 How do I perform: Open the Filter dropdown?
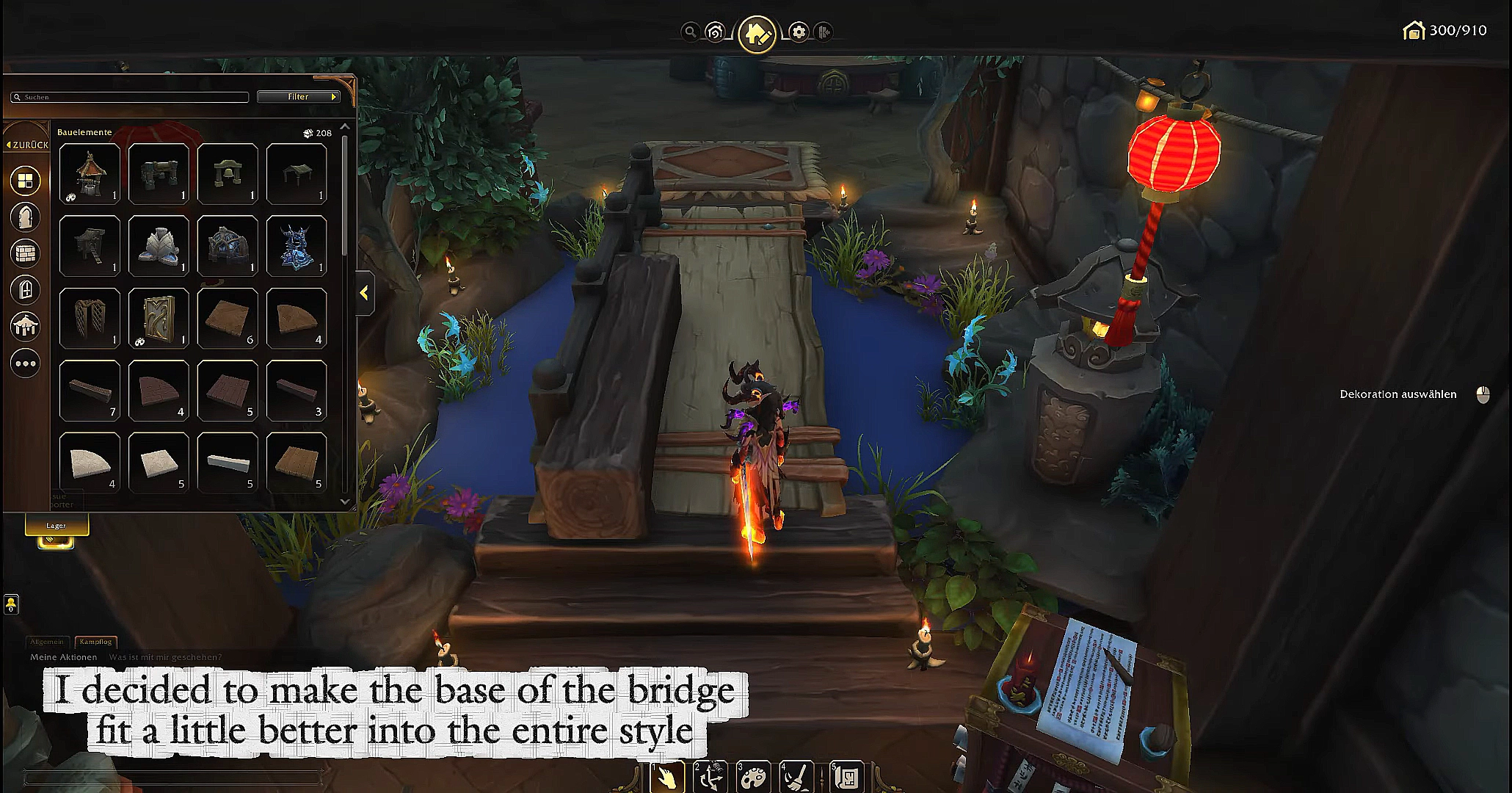(x=298, y=97)
